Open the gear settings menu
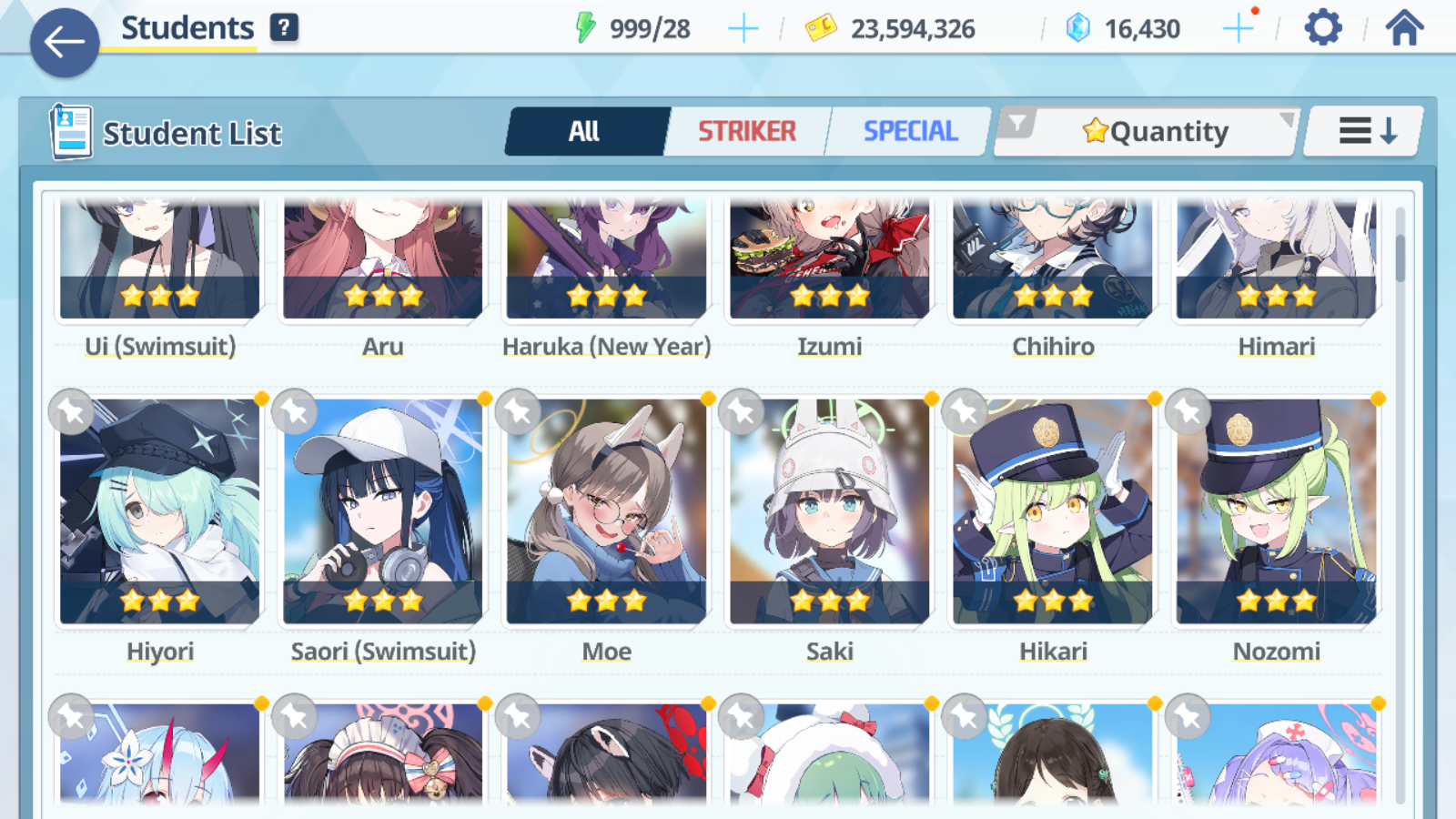This screenshot has height=819, width=1456. [1322, 28]
